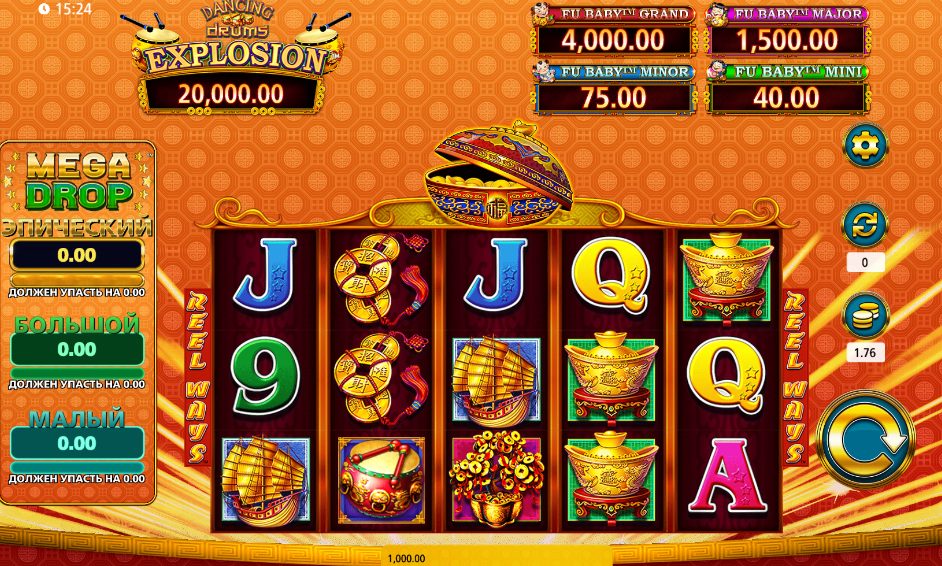Viewport: 942px width, 566px height.
Task: Change the bet with the coin stack icon
Action: tap(864, 316)
